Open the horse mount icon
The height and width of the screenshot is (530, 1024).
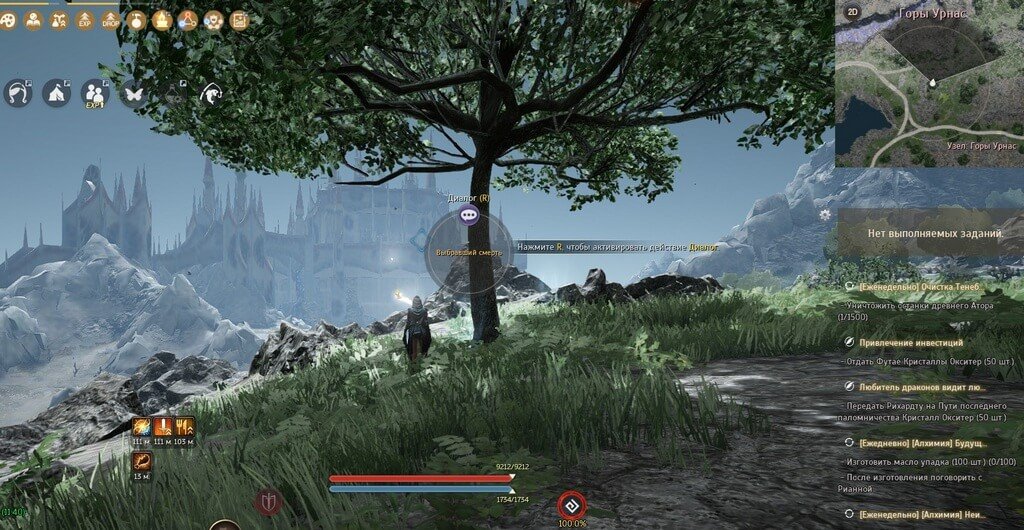(x=211, y=93)
